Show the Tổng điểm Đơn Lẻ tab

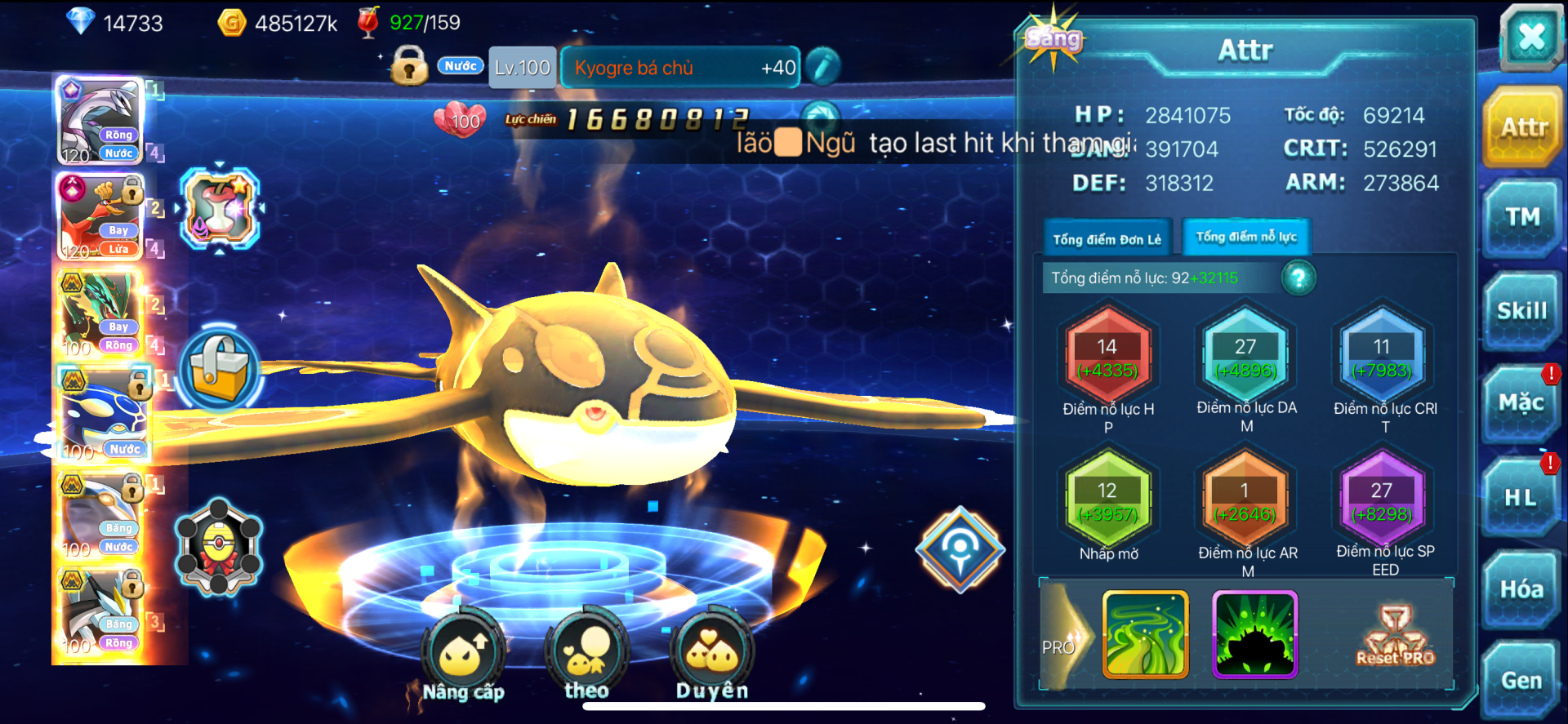(1107, 239)
